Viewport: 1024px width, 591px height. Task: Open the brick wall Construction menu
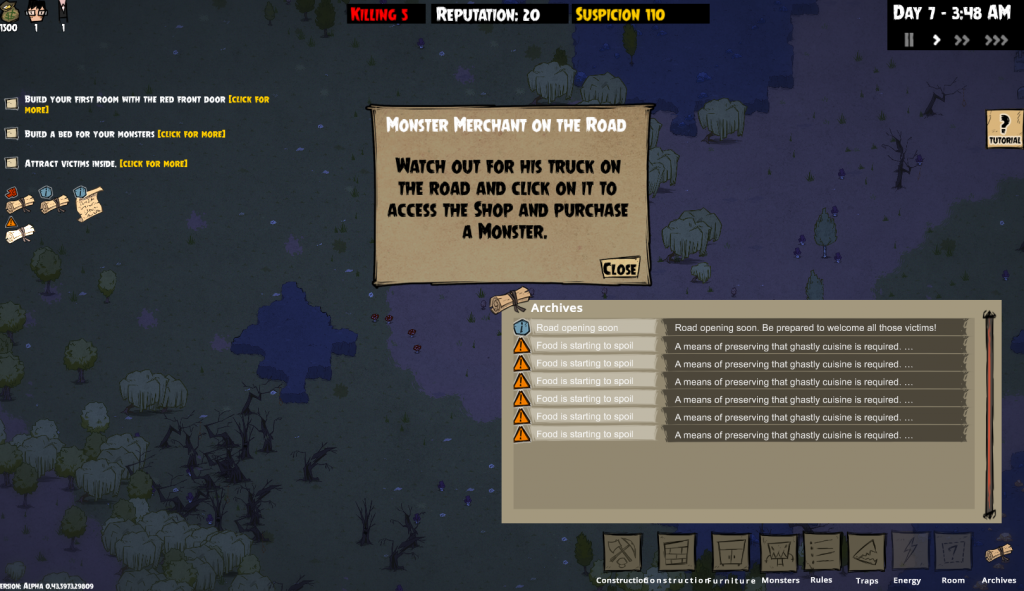tap(676, 553)
